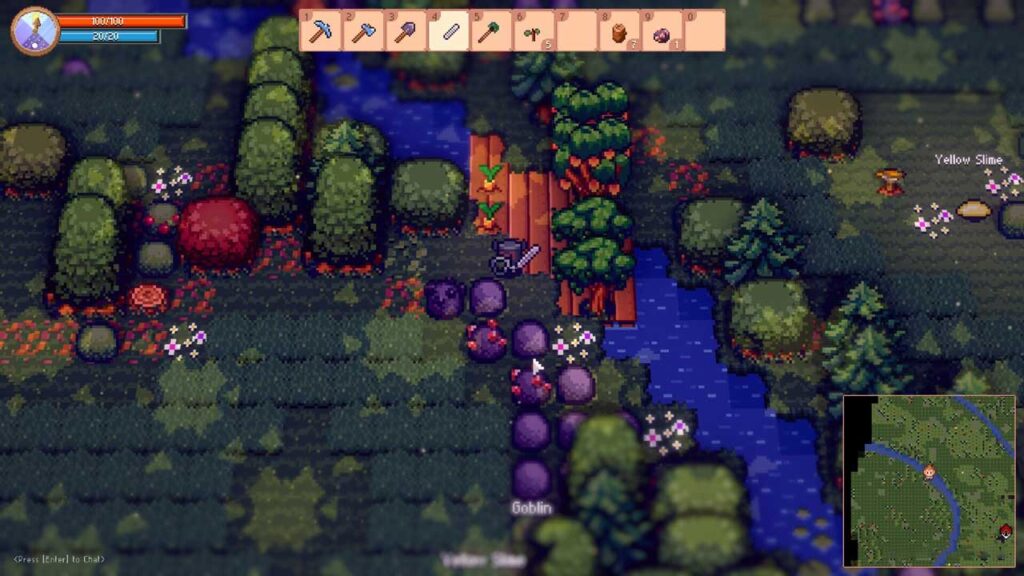Select the purple ore in slot 9
The width and height of the screenshot is (1024, 576).
tap(661, 33)
